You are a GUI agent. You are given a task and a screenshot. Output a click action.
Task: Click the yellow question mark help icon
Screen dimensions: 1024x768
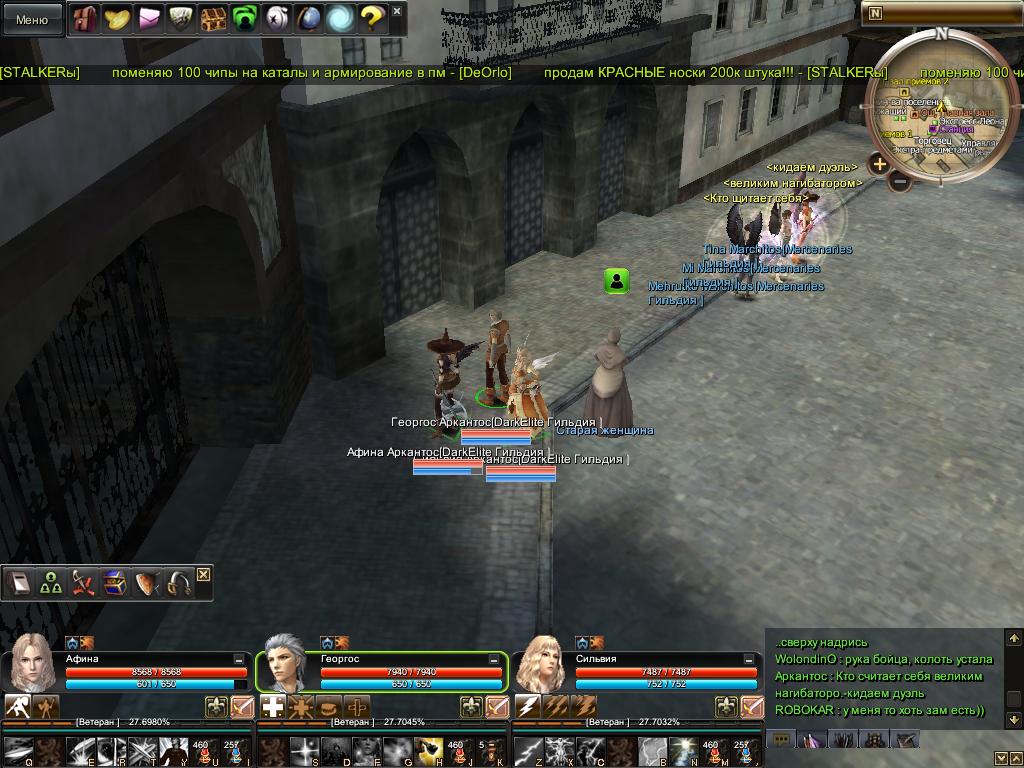point(371,18)
